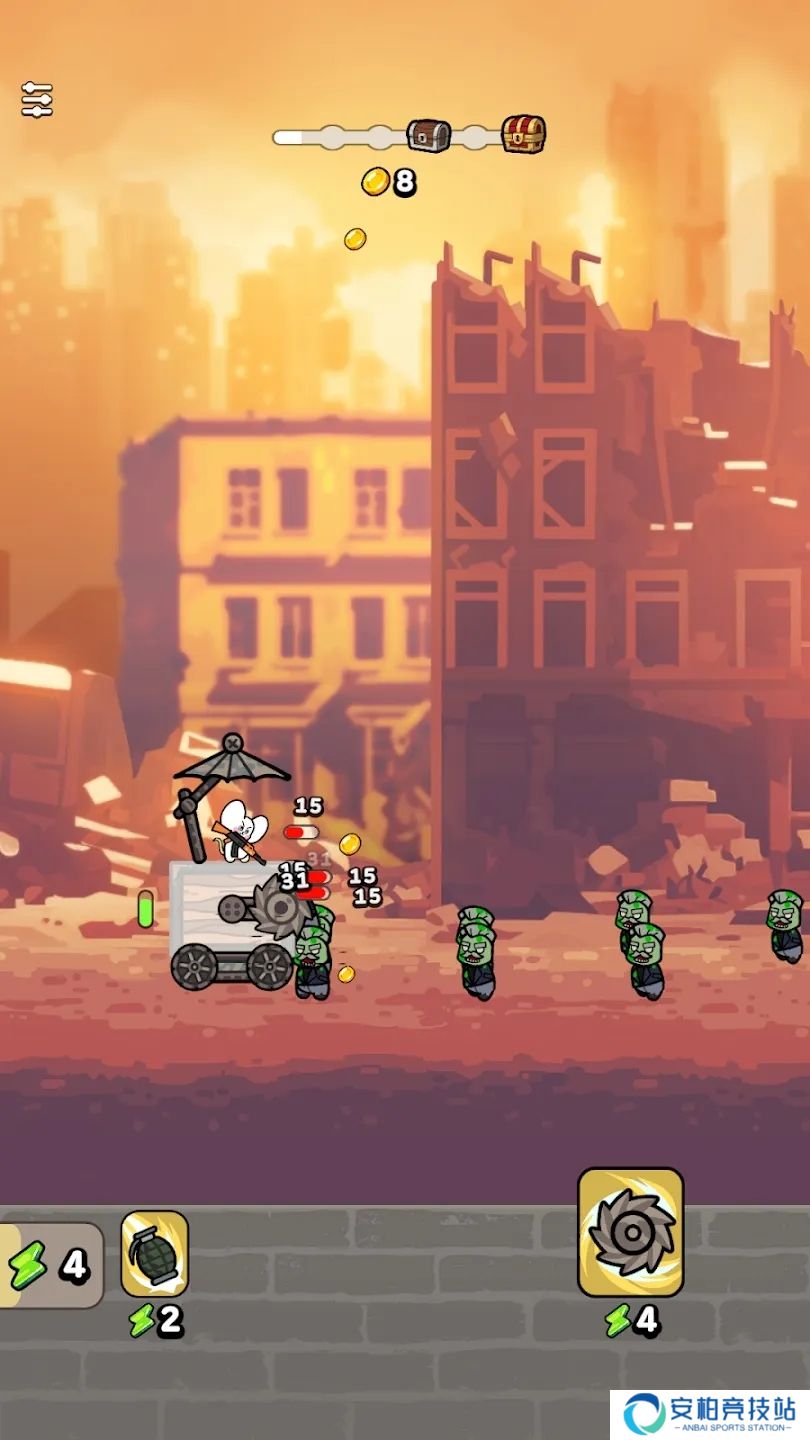The width and height of the screenshot is (810, 1440).
Task: Open the settings sliders menu
Action: (37, 100)
